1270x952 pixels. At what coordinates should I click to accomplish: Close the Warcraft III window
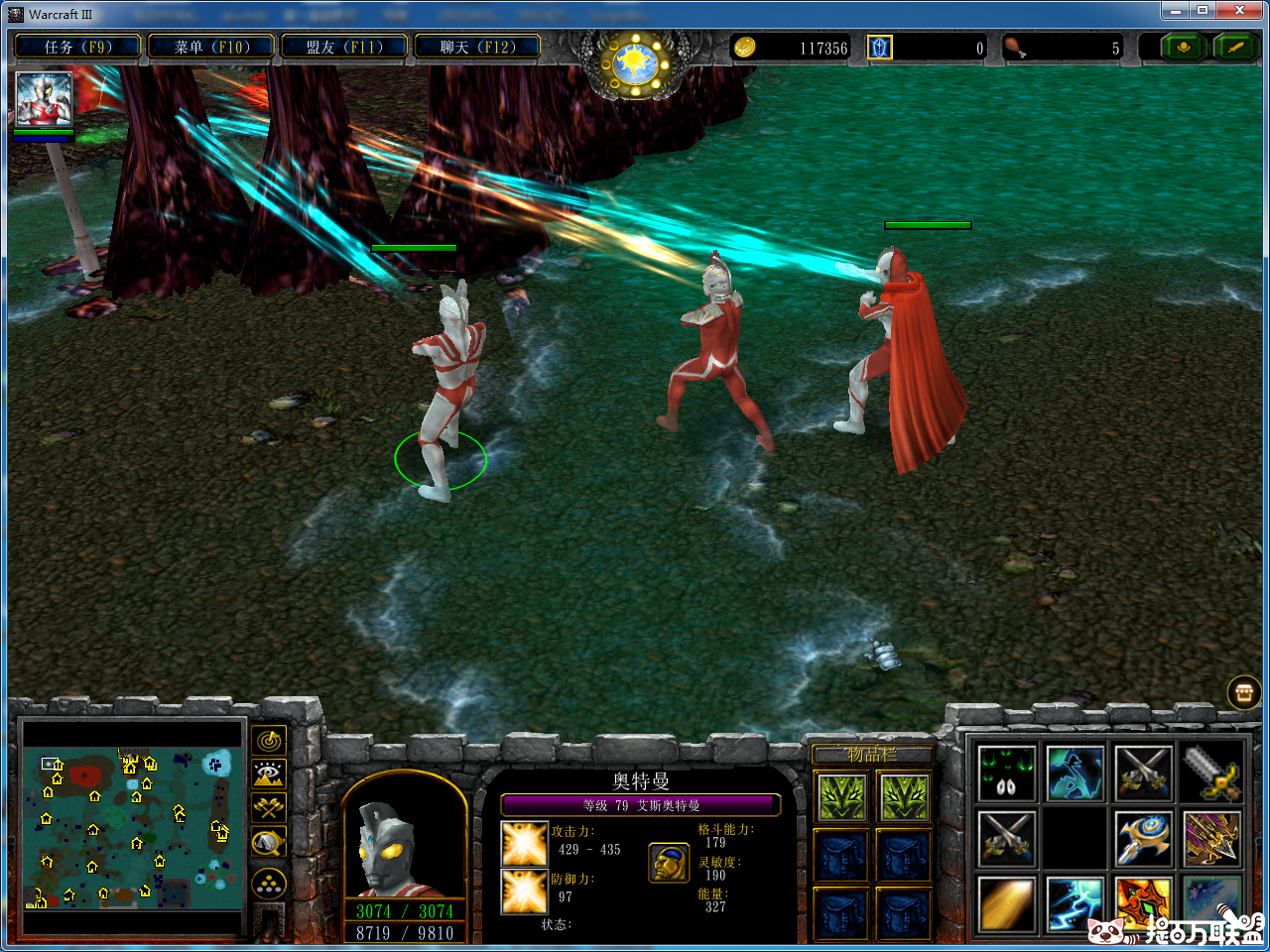(1240, 11)
